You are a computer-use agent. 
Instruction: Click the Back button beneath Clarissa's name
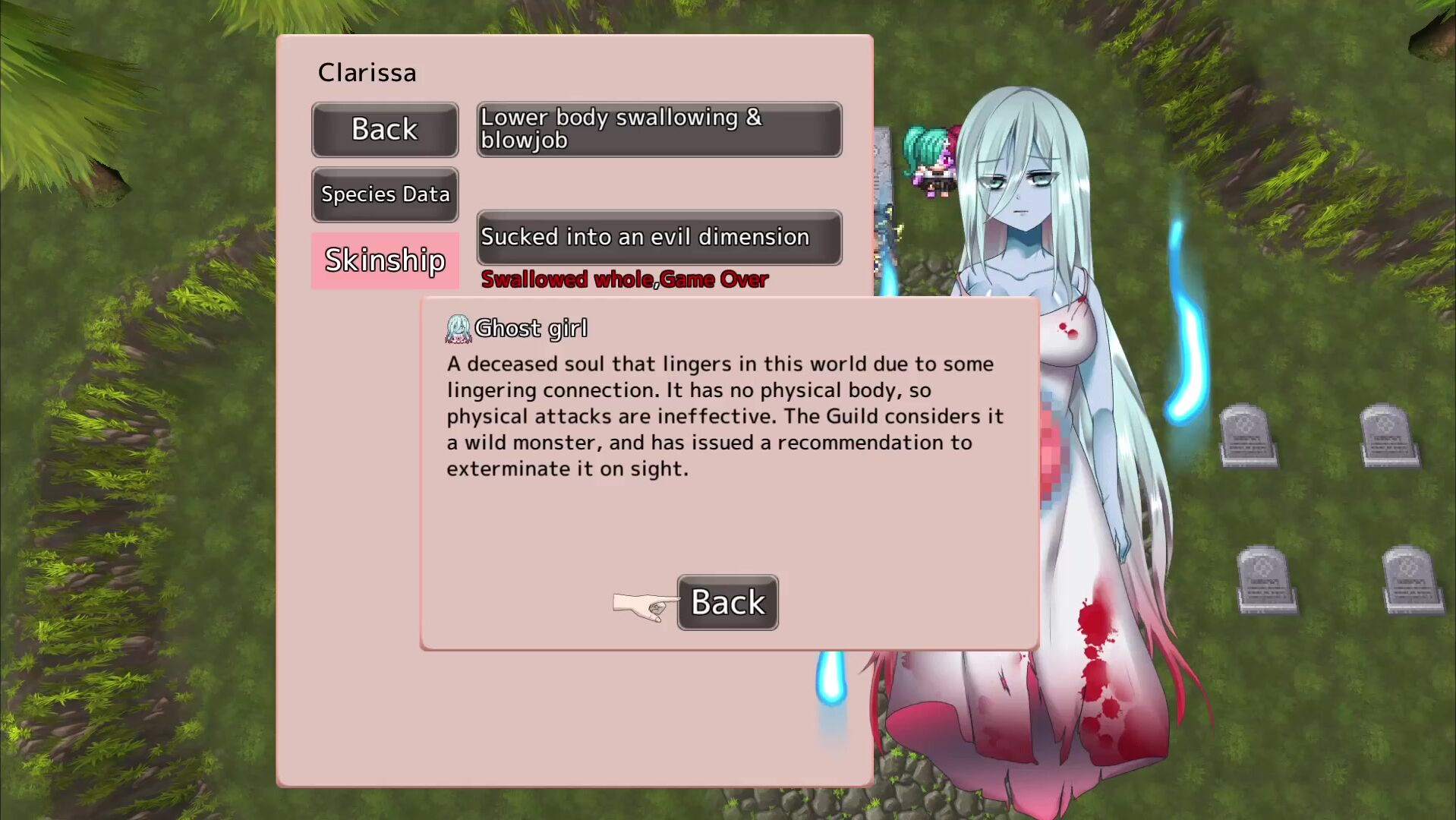[x=385, y=130]
